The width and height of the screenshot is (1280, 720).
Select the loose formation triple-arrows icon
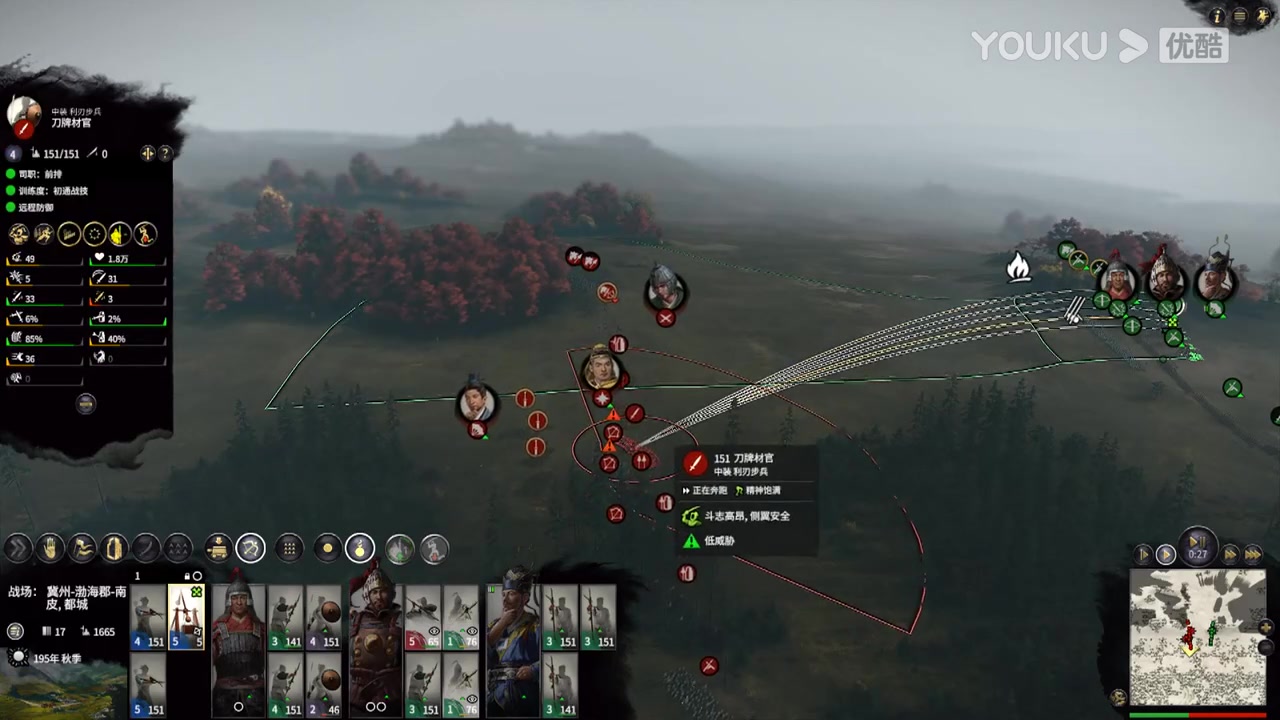point(178,547)
